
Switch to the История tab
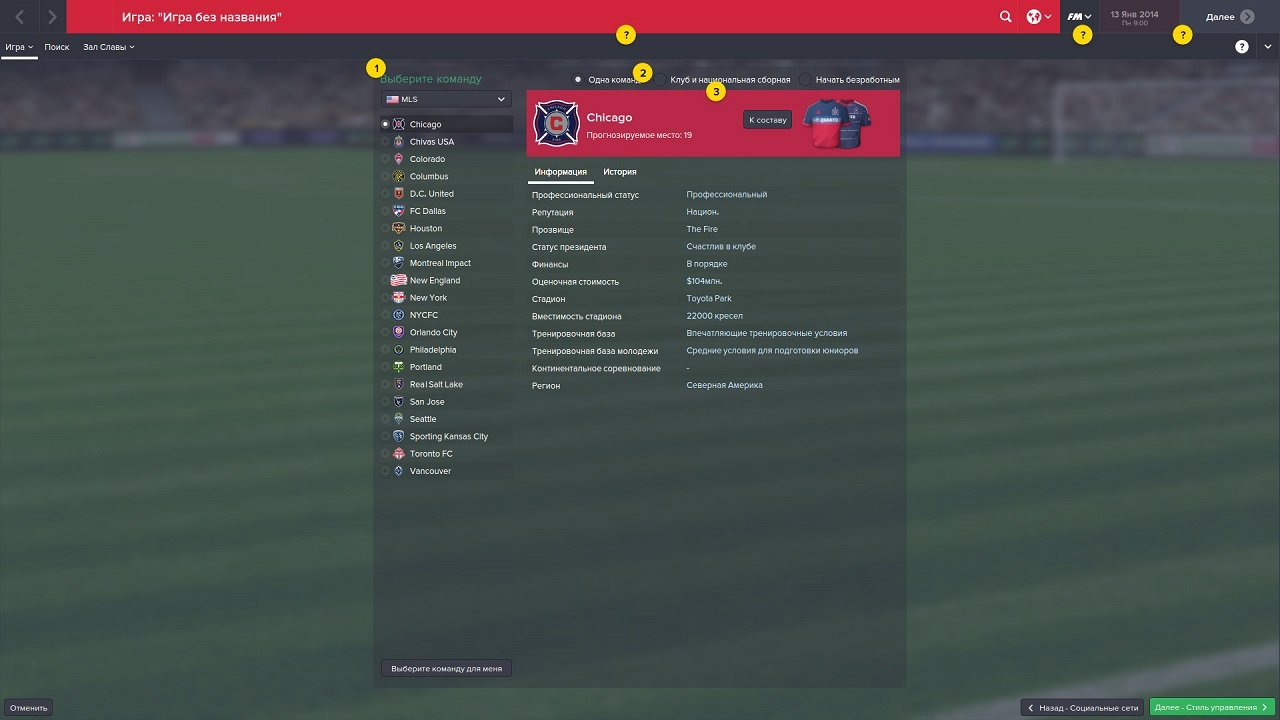coord(620,172)
